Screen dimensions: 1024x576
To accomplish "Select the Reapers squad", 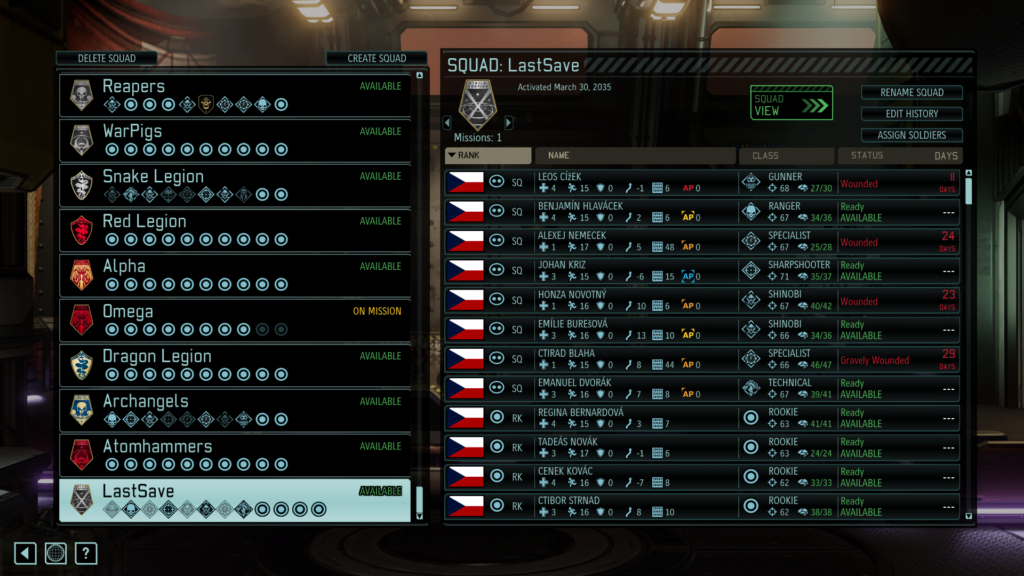I will click(235, 95).
